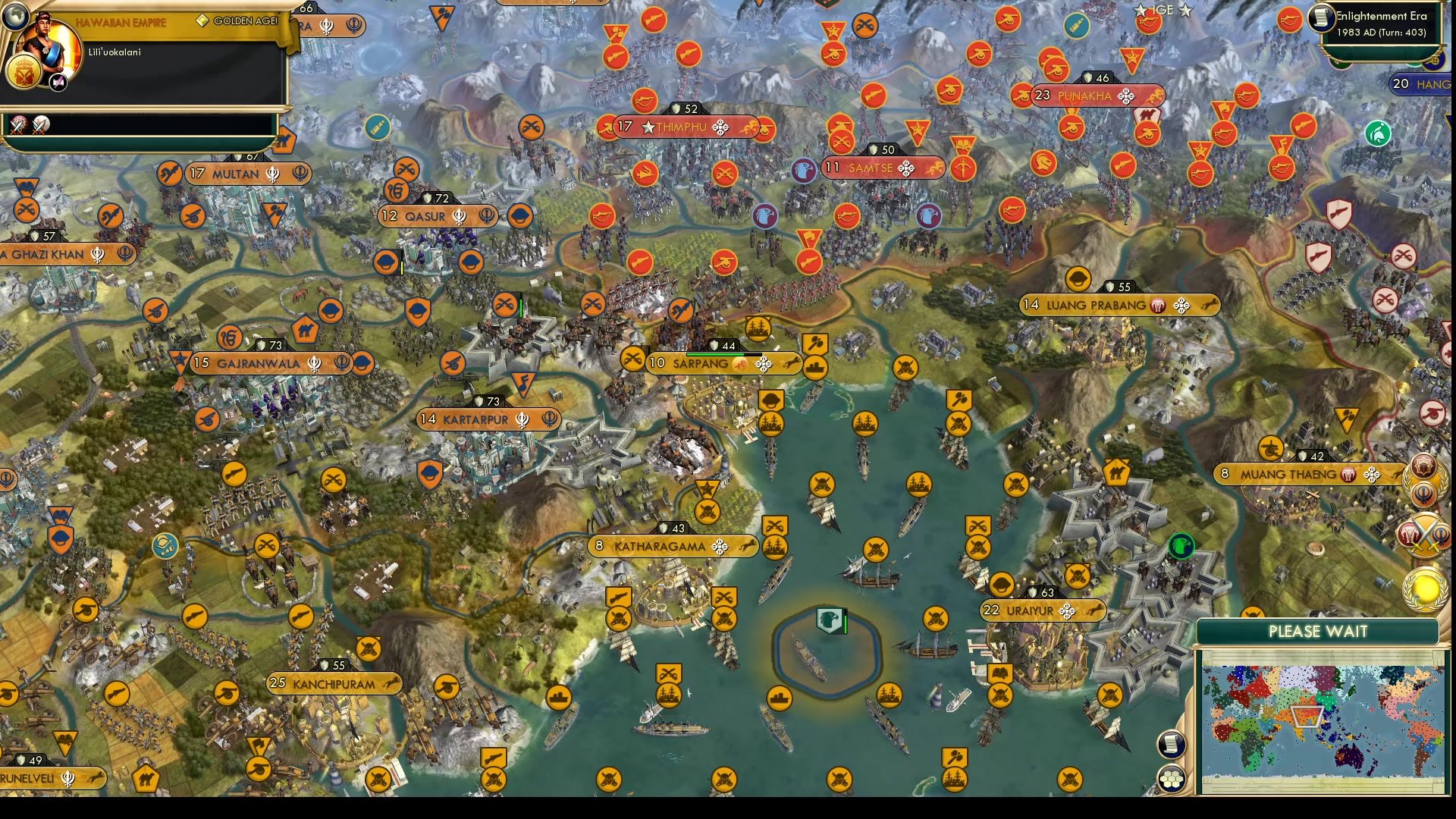Image resolution: width=1456 pixels, height=819 pixels.
Task: Click the Hinduism faith icon on Muang Thaeng's banner
Action: 1348,474
